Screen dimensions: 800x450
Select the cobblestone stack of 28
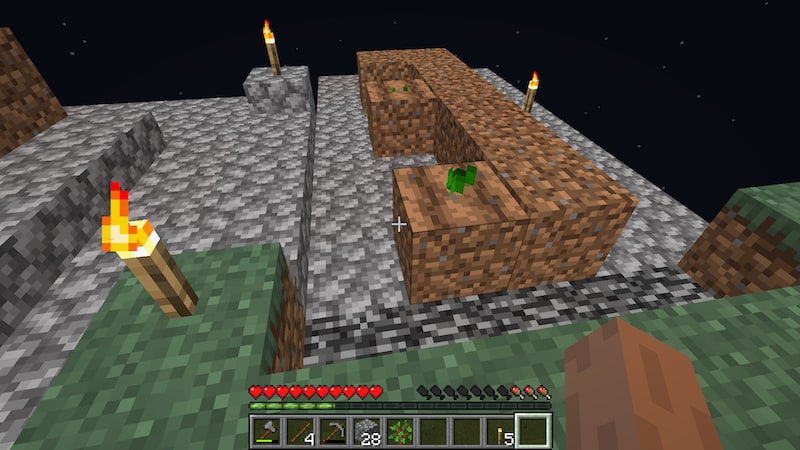point(368,431)
